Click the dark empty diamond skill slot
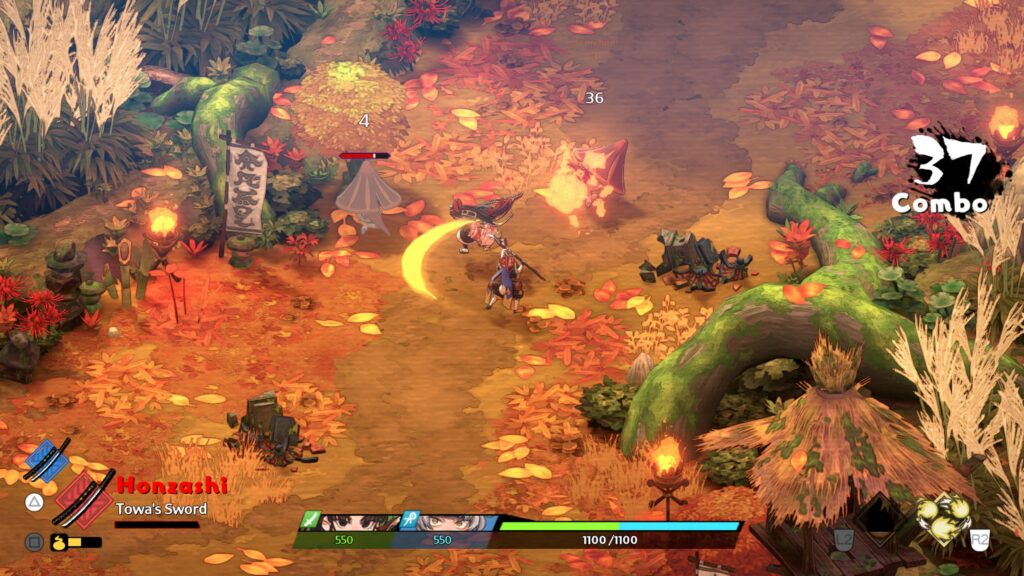 click(x=880, y=516)
